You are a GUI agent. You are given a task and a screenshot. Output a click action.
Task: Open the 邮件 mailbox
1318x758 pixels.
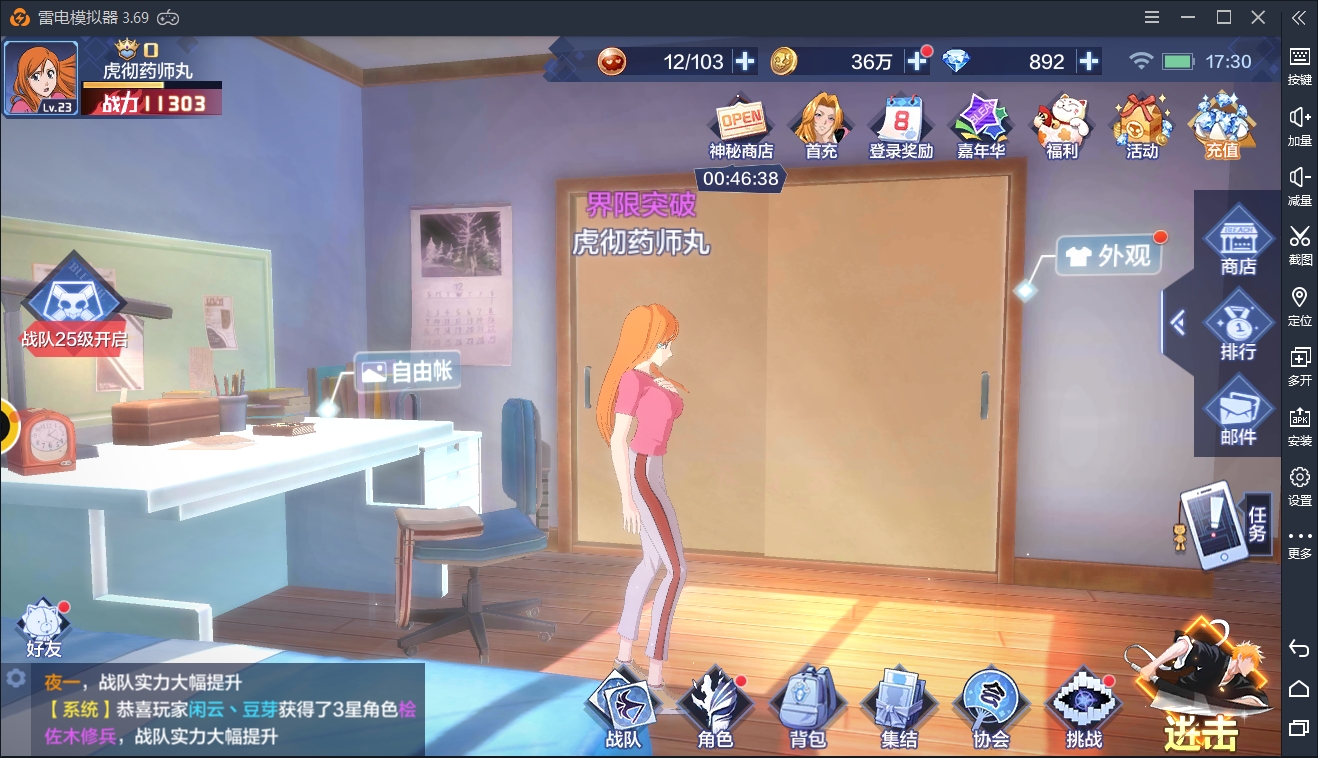click(x=1238, y=414)
